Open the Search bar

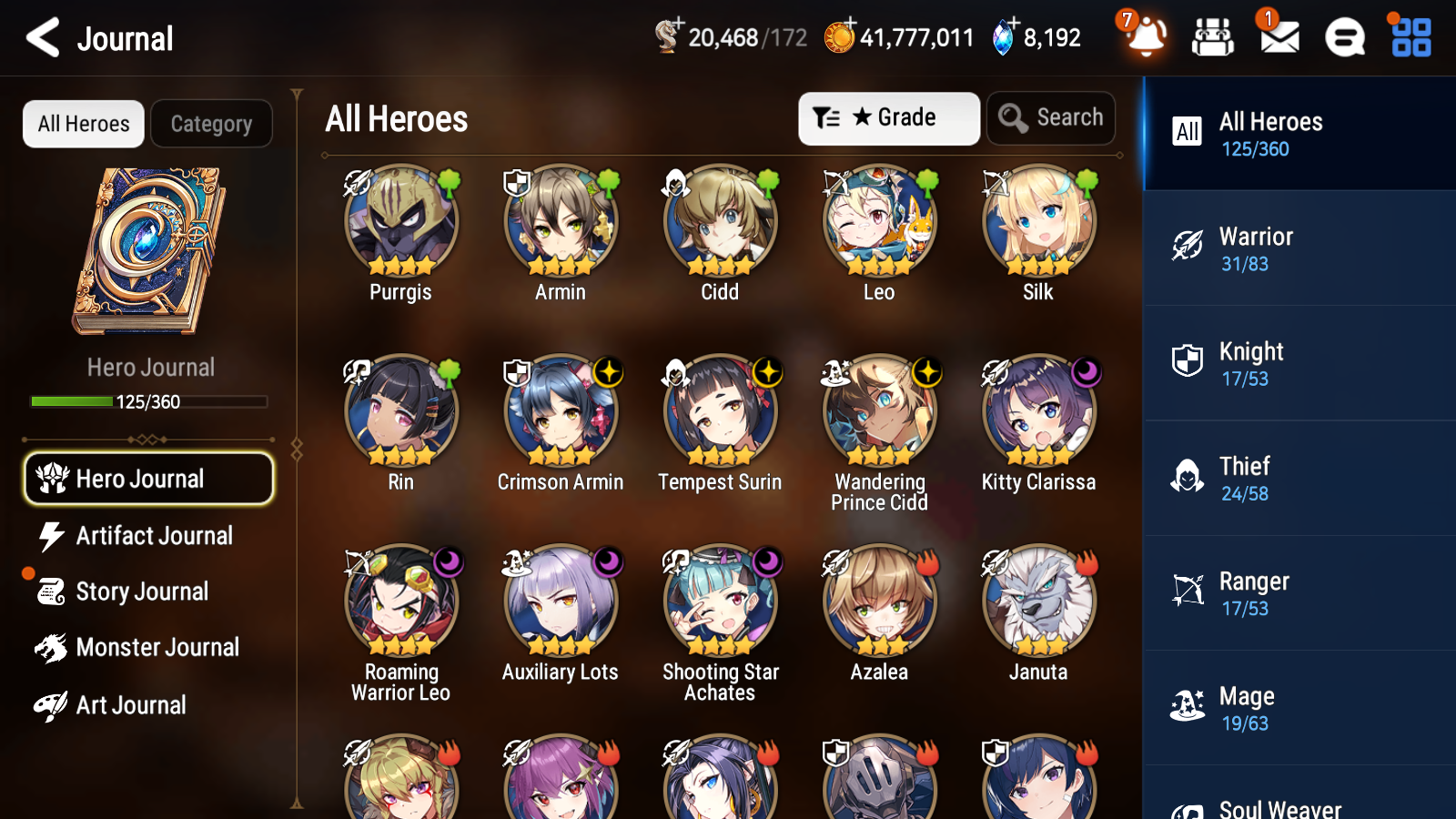tap(1051, 117)
